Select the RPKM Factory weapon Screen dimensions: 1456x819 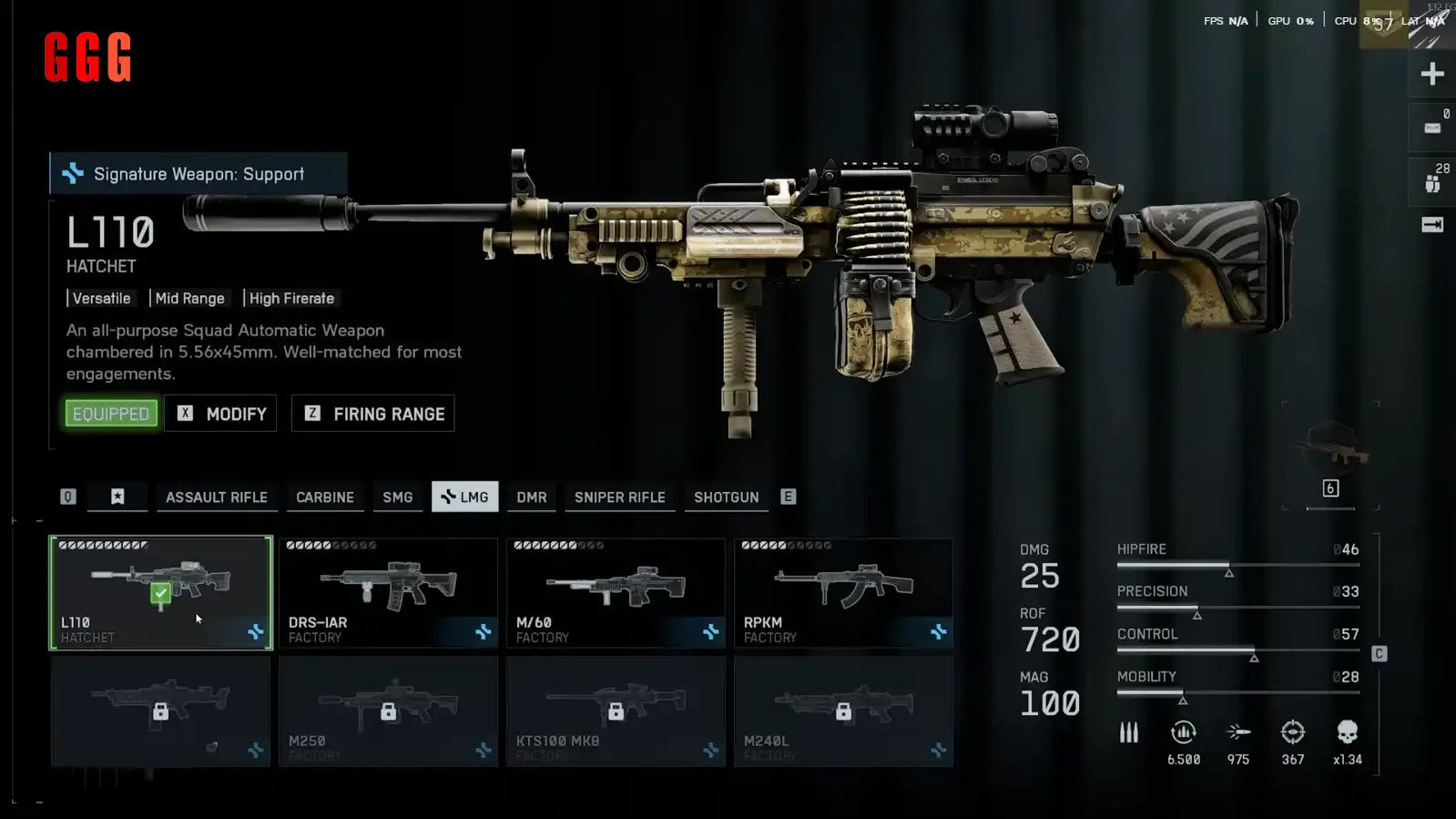843,592
